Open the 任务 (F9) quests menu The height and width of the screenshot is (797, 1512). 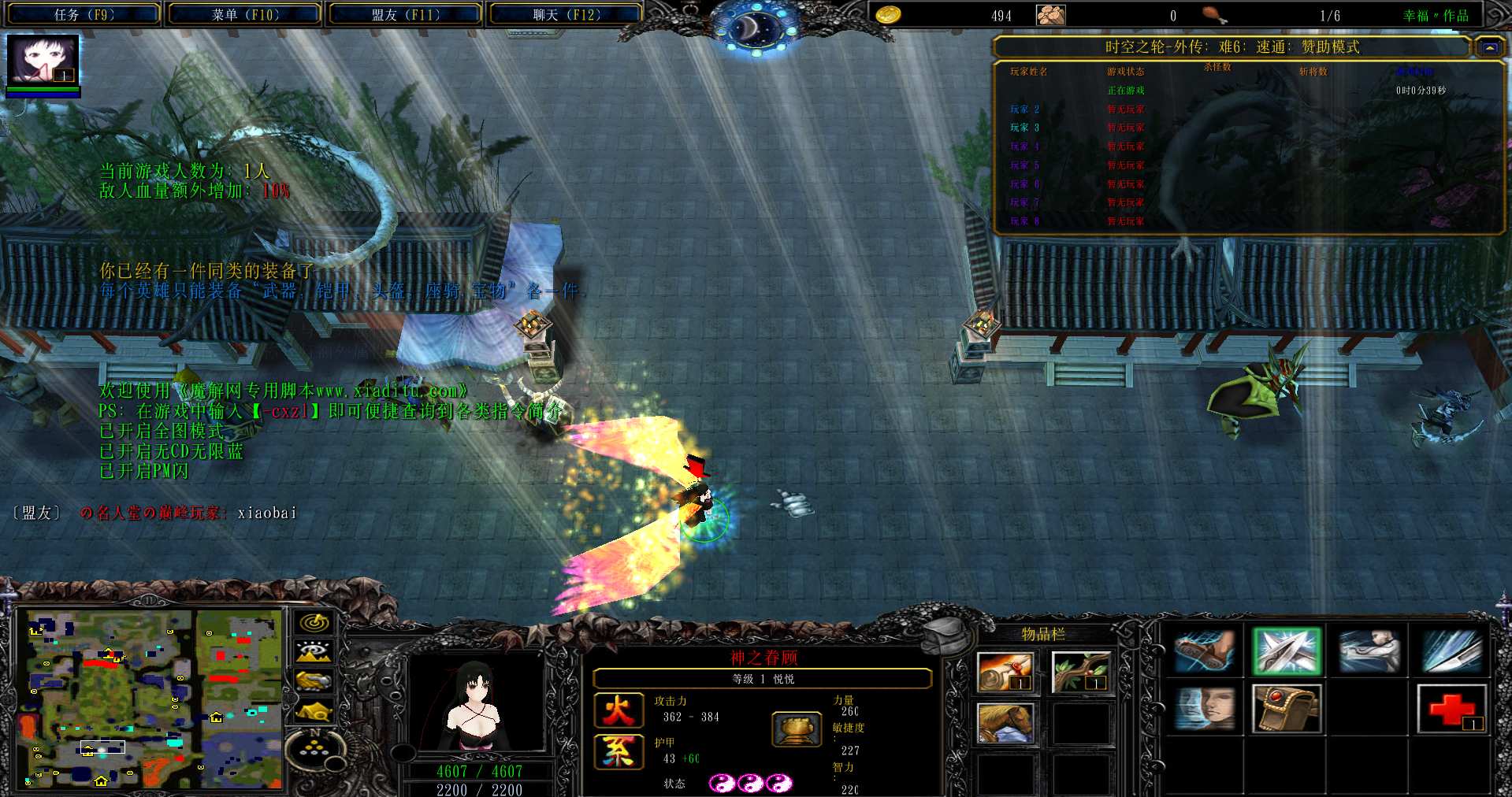tap(84, 14)
